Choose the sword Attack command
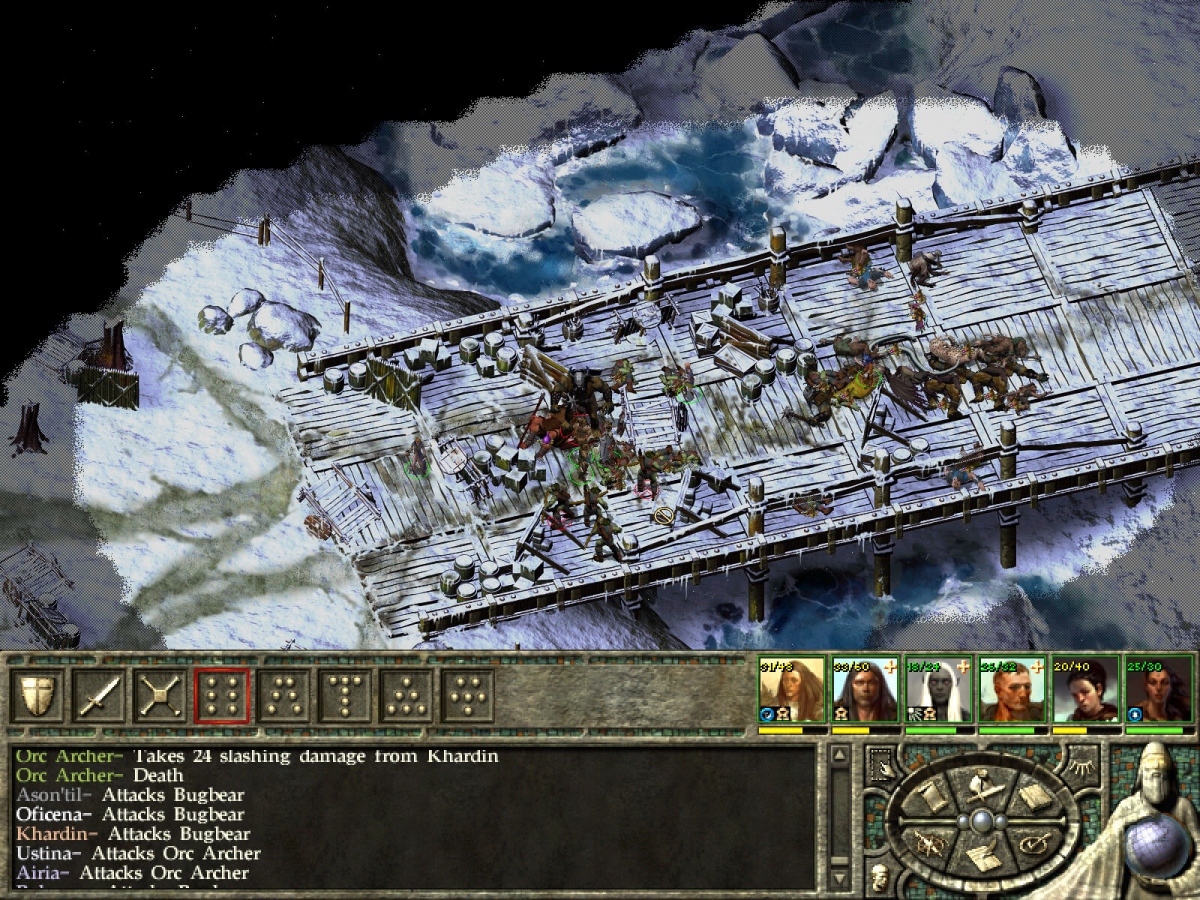This screenshot has width=1200, height=900. (99, 695)
